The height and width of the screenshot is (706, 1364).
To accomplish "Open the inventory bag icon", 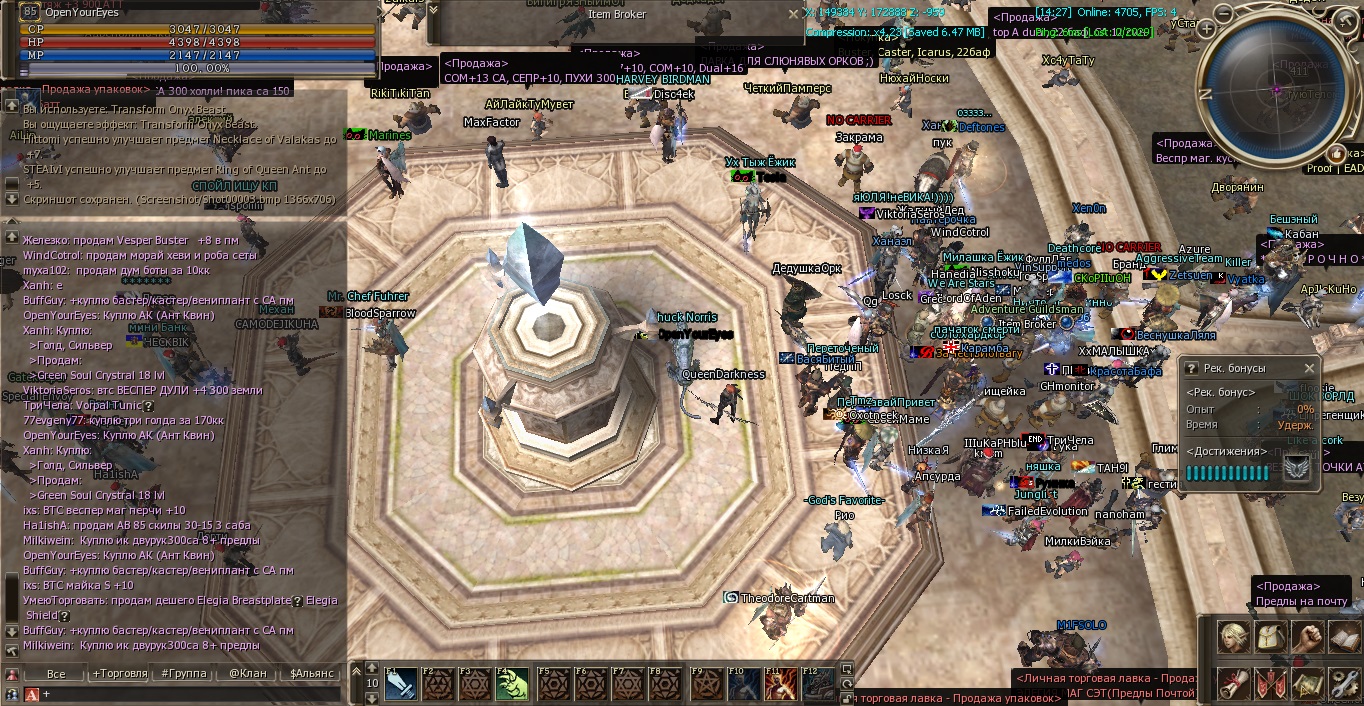I will (x=1271, y=636).
